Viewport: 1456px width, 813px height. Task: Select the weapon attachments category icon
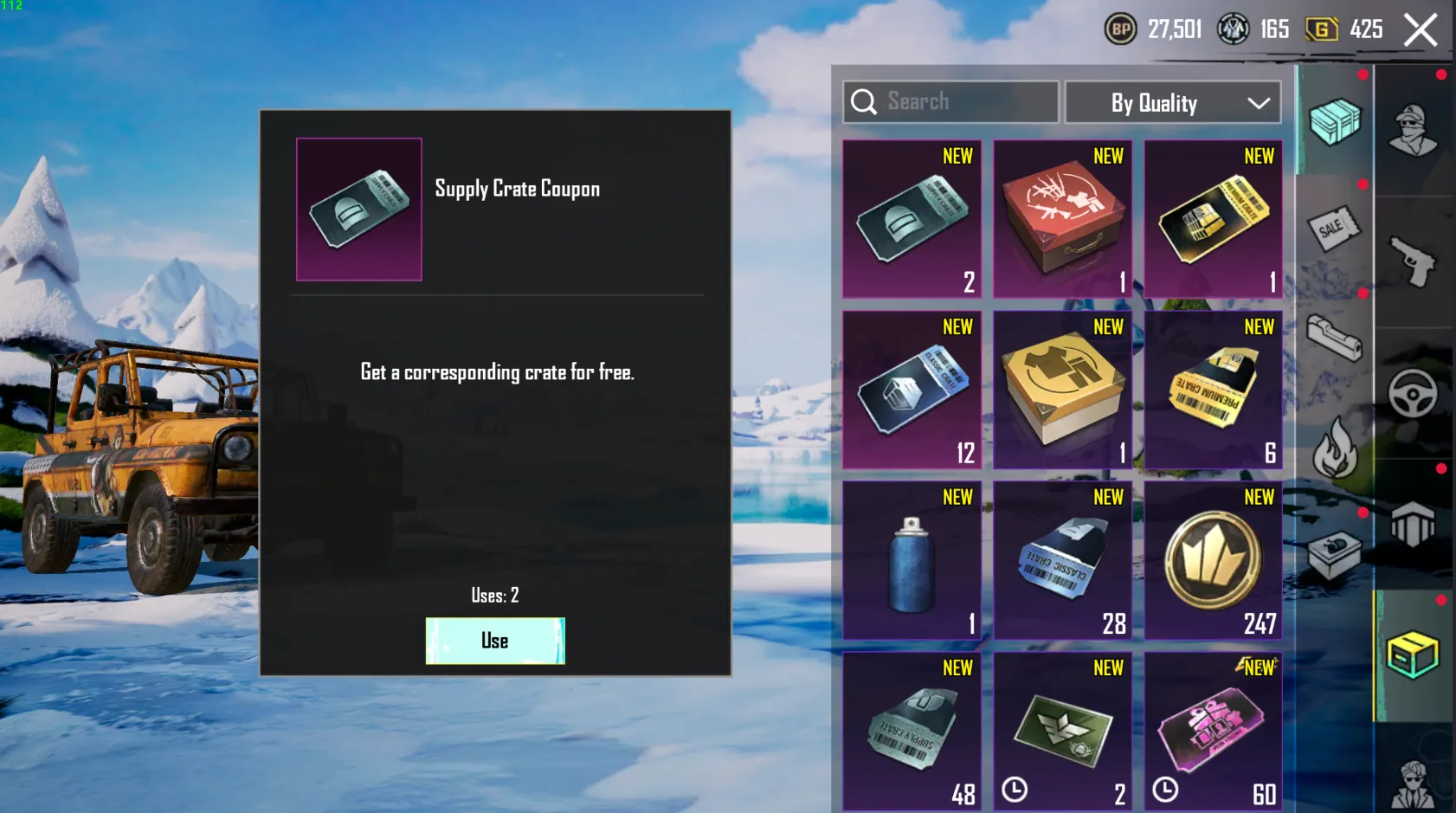pyautogui.click(x=1336, y=338)
